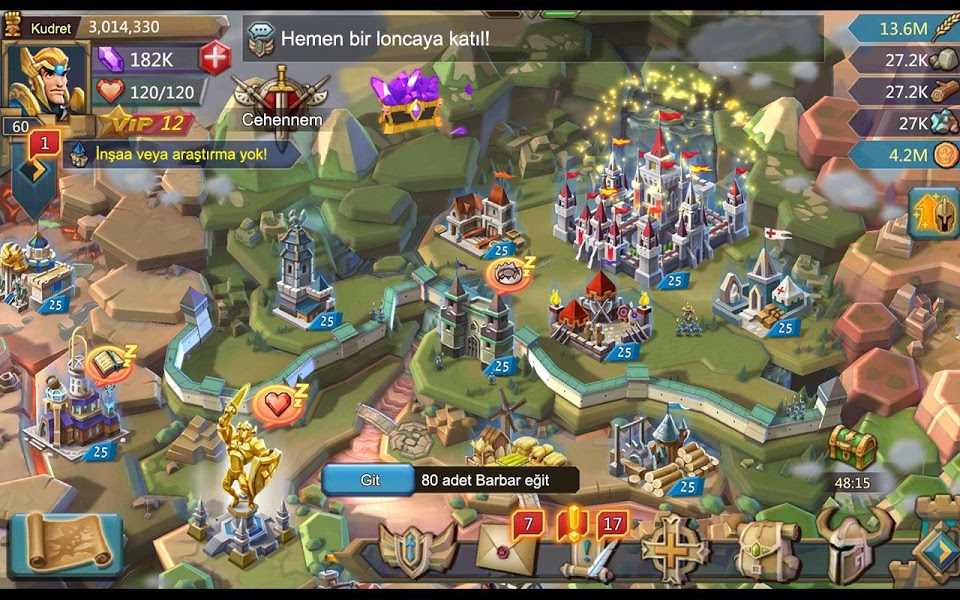Open the golden cross menu icon
Screen dimensions: 960x600
tap(675, 549)
